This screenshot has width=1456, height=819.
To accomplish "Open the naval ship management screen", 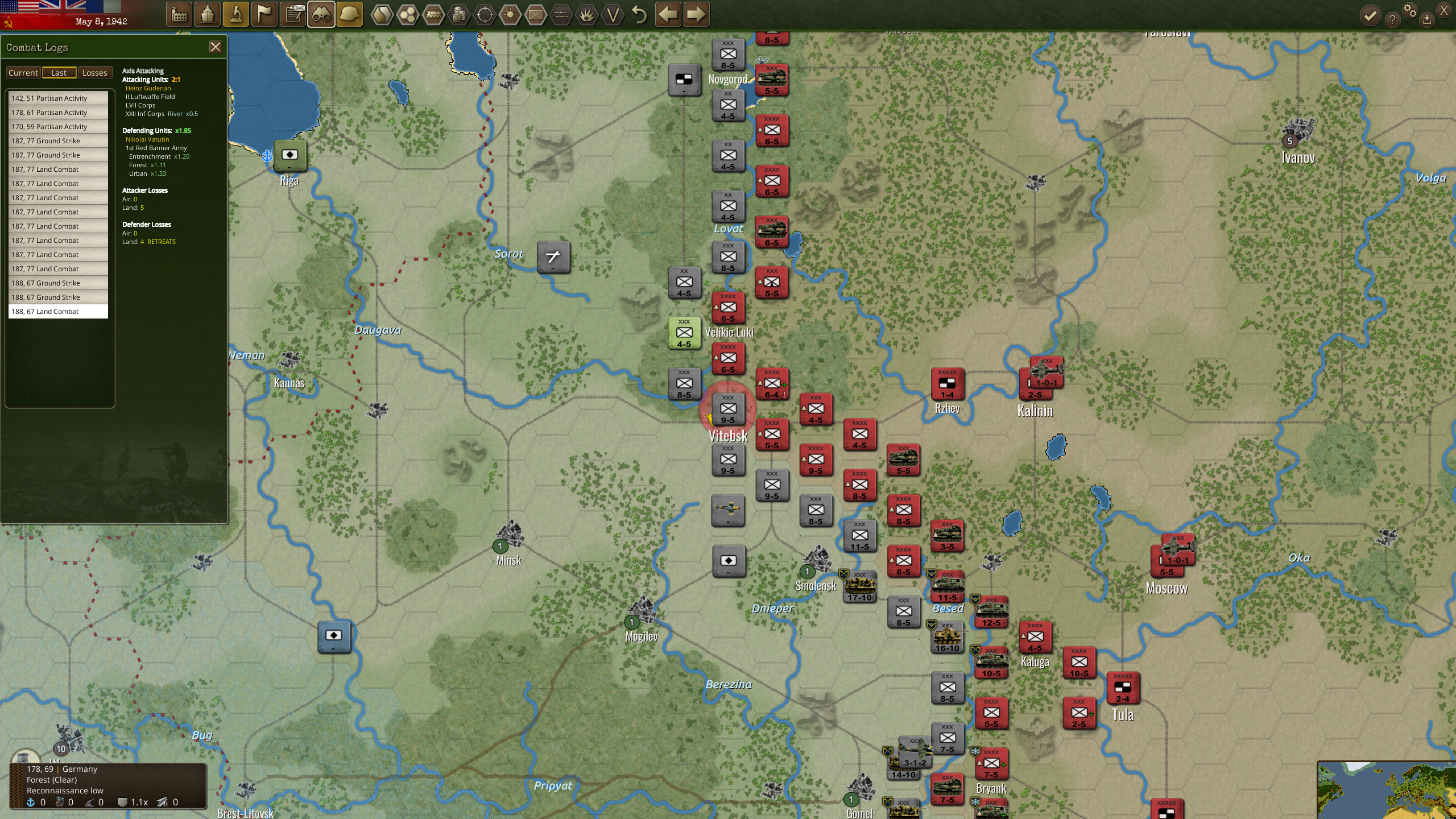I will (208, 14).
